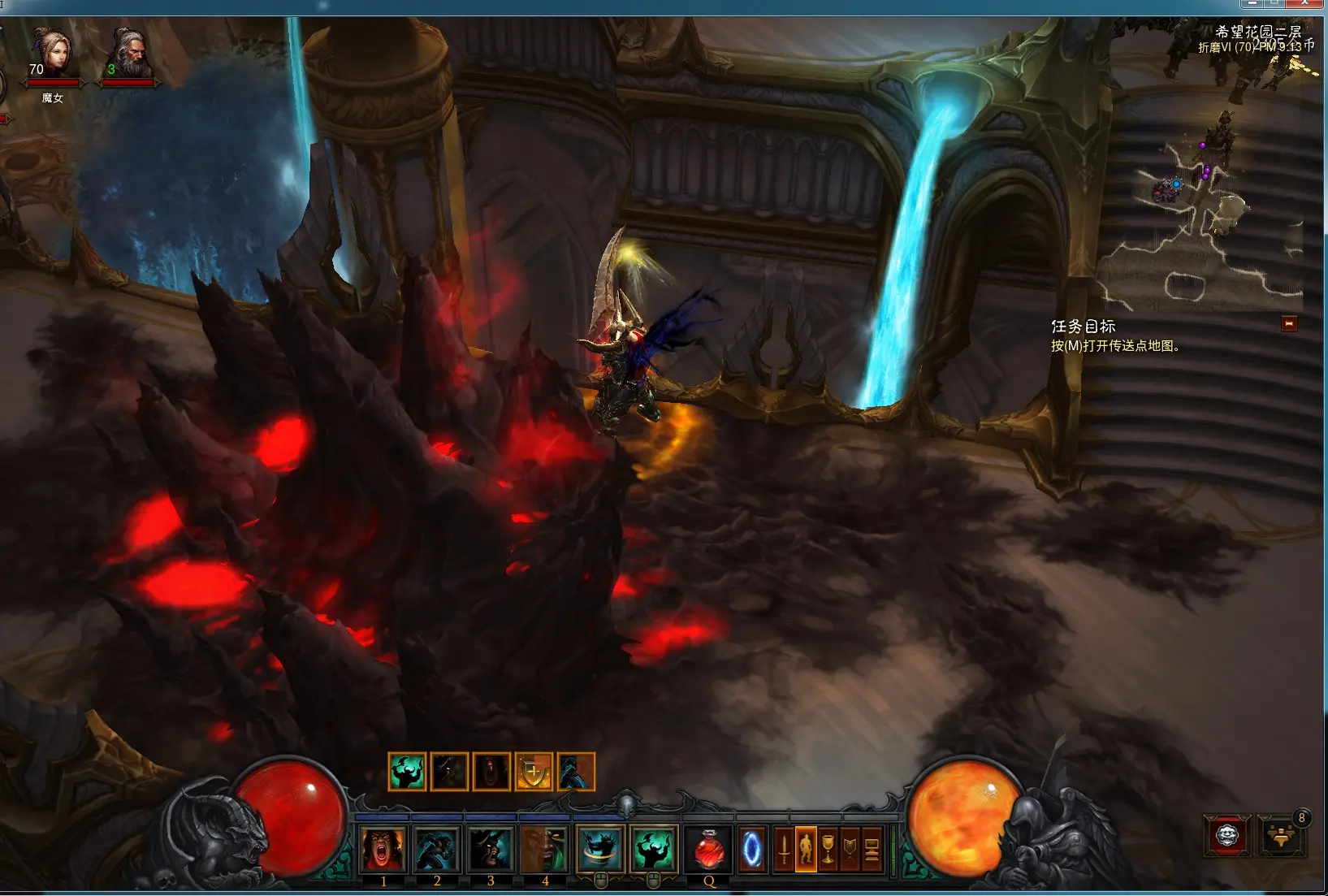Open achievements with the goblet icon
1328x896 pixels.
tap(828, 850)
